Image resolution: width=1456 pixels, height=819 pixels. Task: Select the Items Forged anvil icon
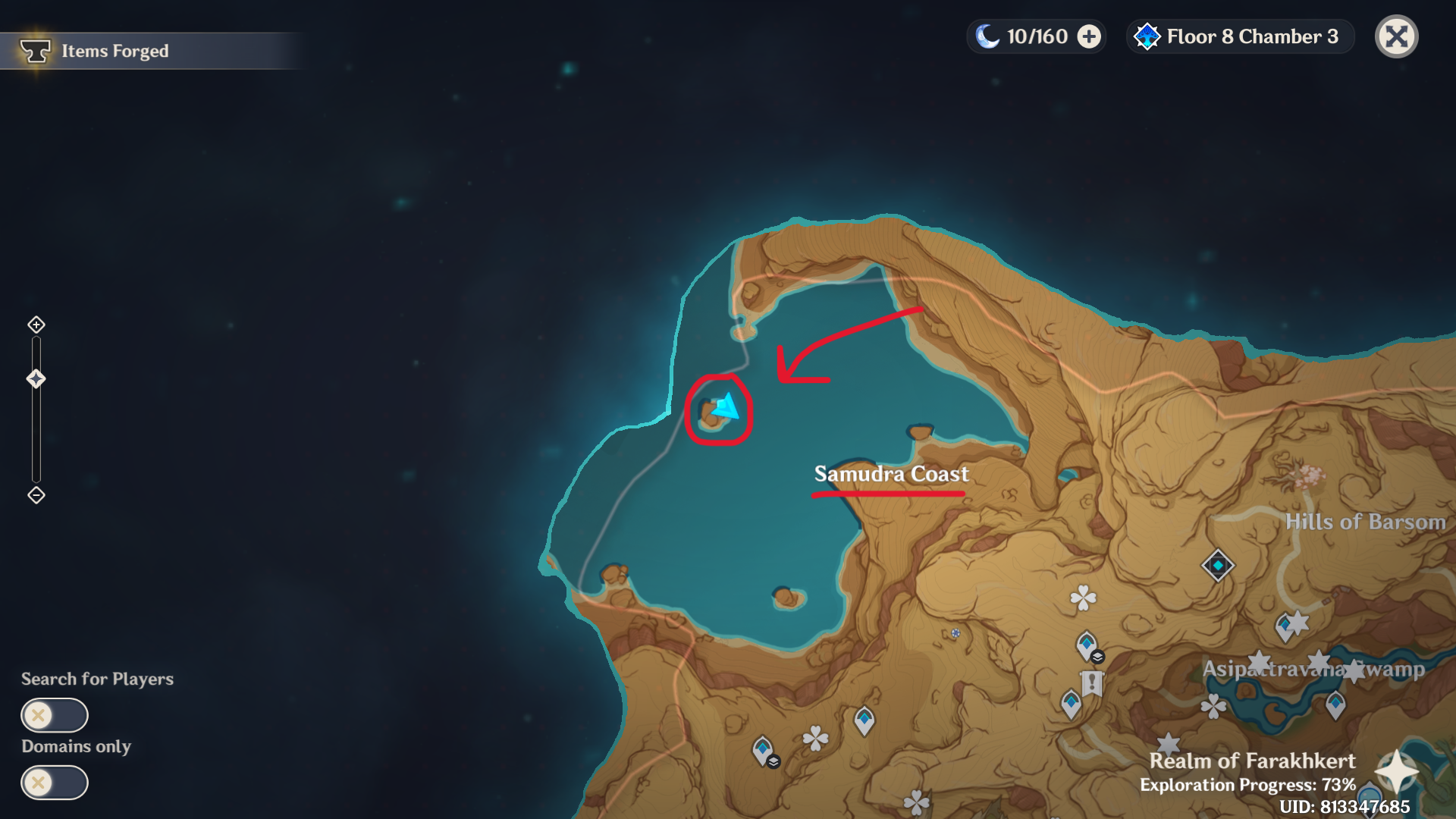35,50
